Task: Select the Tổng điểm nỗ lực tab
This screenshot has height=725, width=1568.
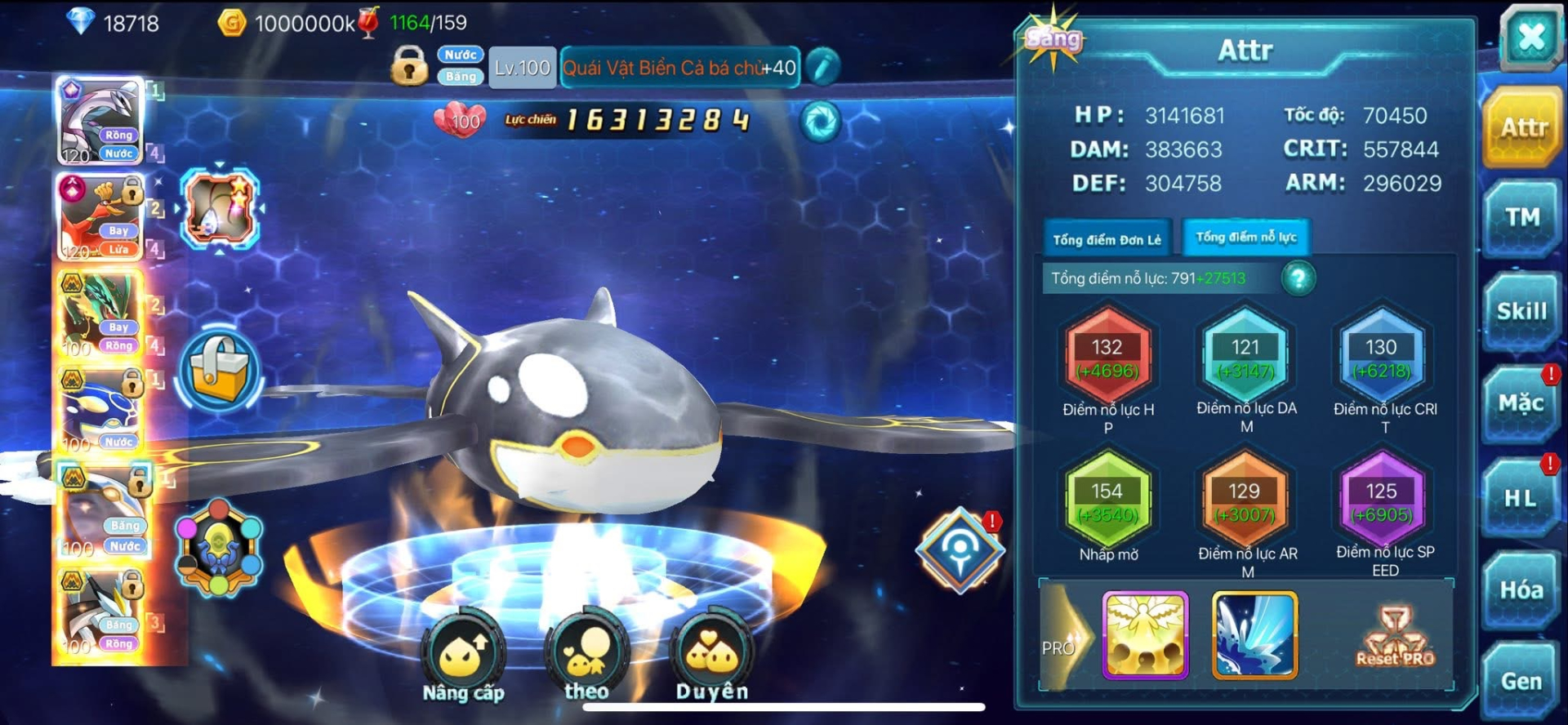Action: click(1245, 238)
